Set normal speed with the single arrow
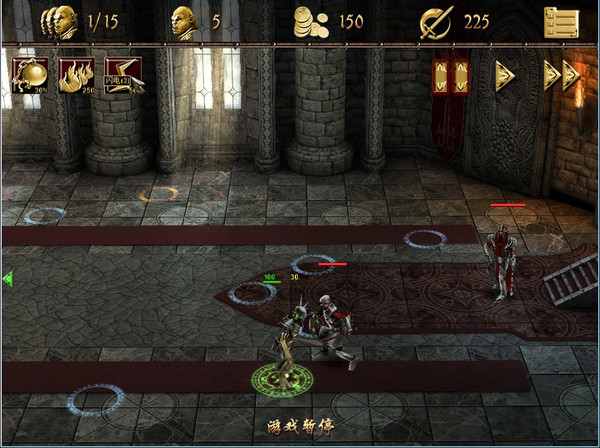 [x=505, y=76]
